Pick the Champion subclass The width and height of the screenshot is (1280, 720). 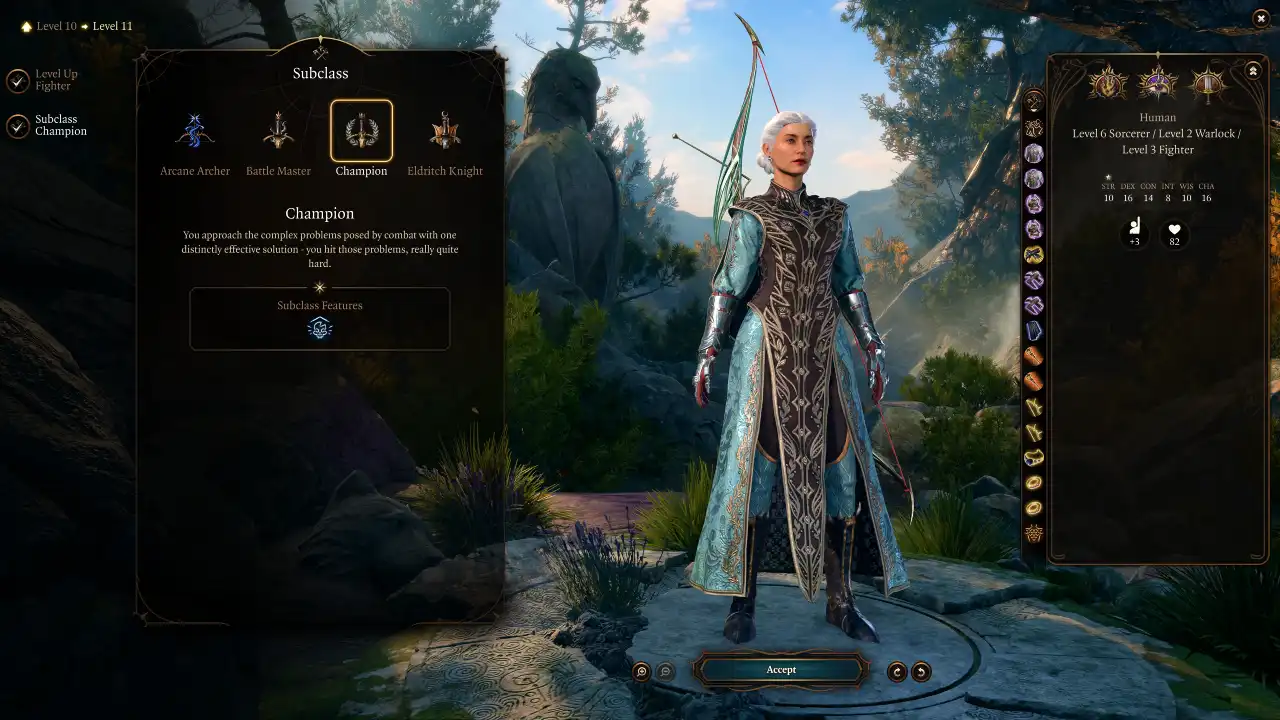[361, 131]
